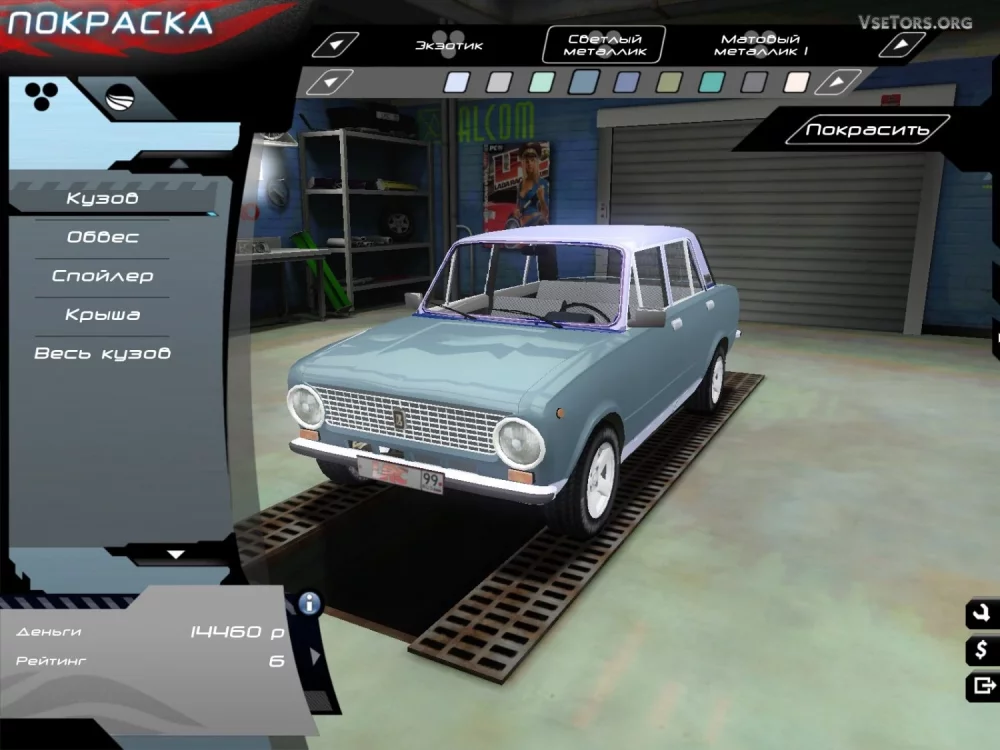
Task: Pick the Крыша menu entry
Action: coord(102,315)
